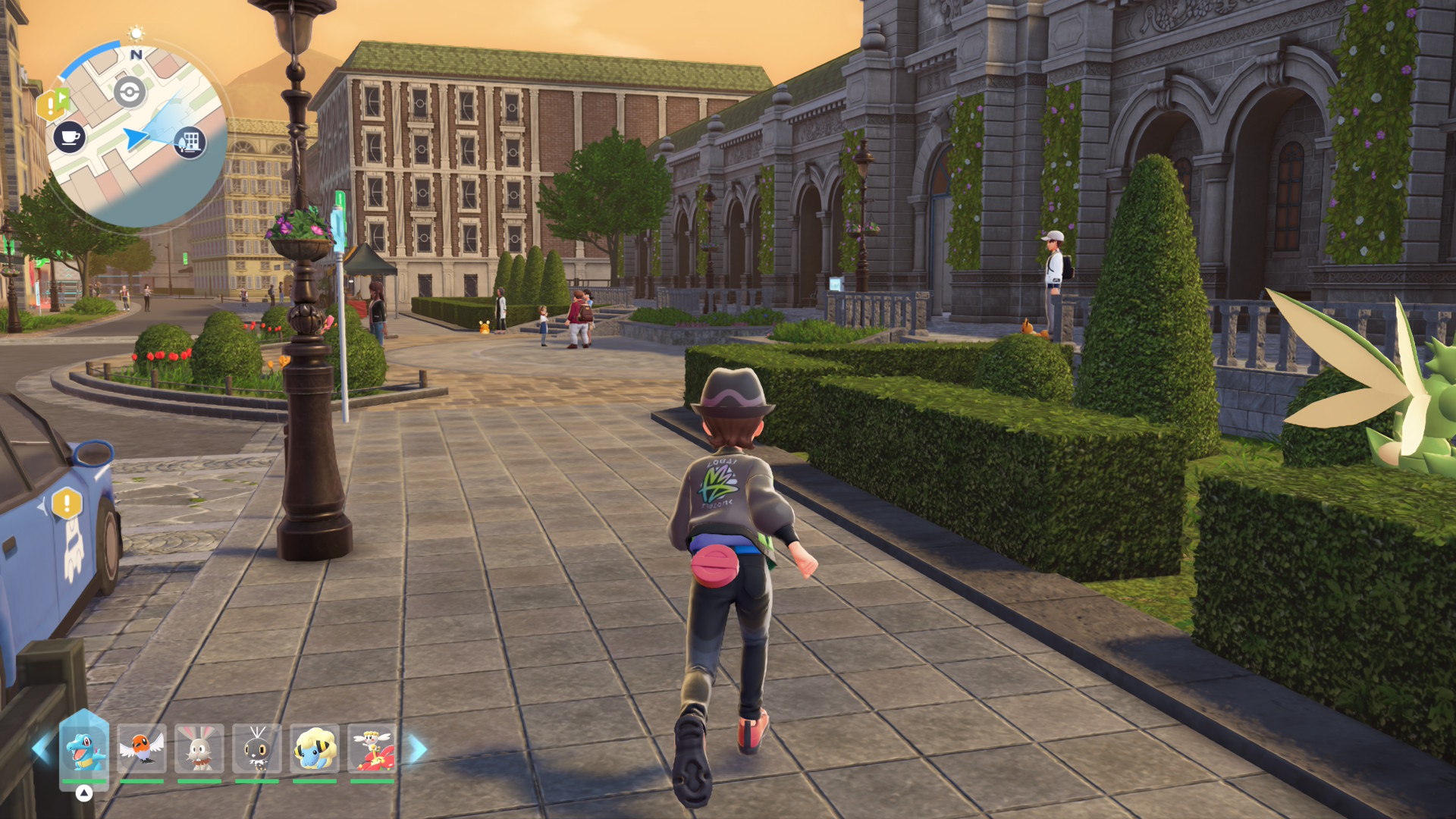Choose Fletchling from the party bar
The width and height of the screenshot is (1456, 819).
[142, 749]
